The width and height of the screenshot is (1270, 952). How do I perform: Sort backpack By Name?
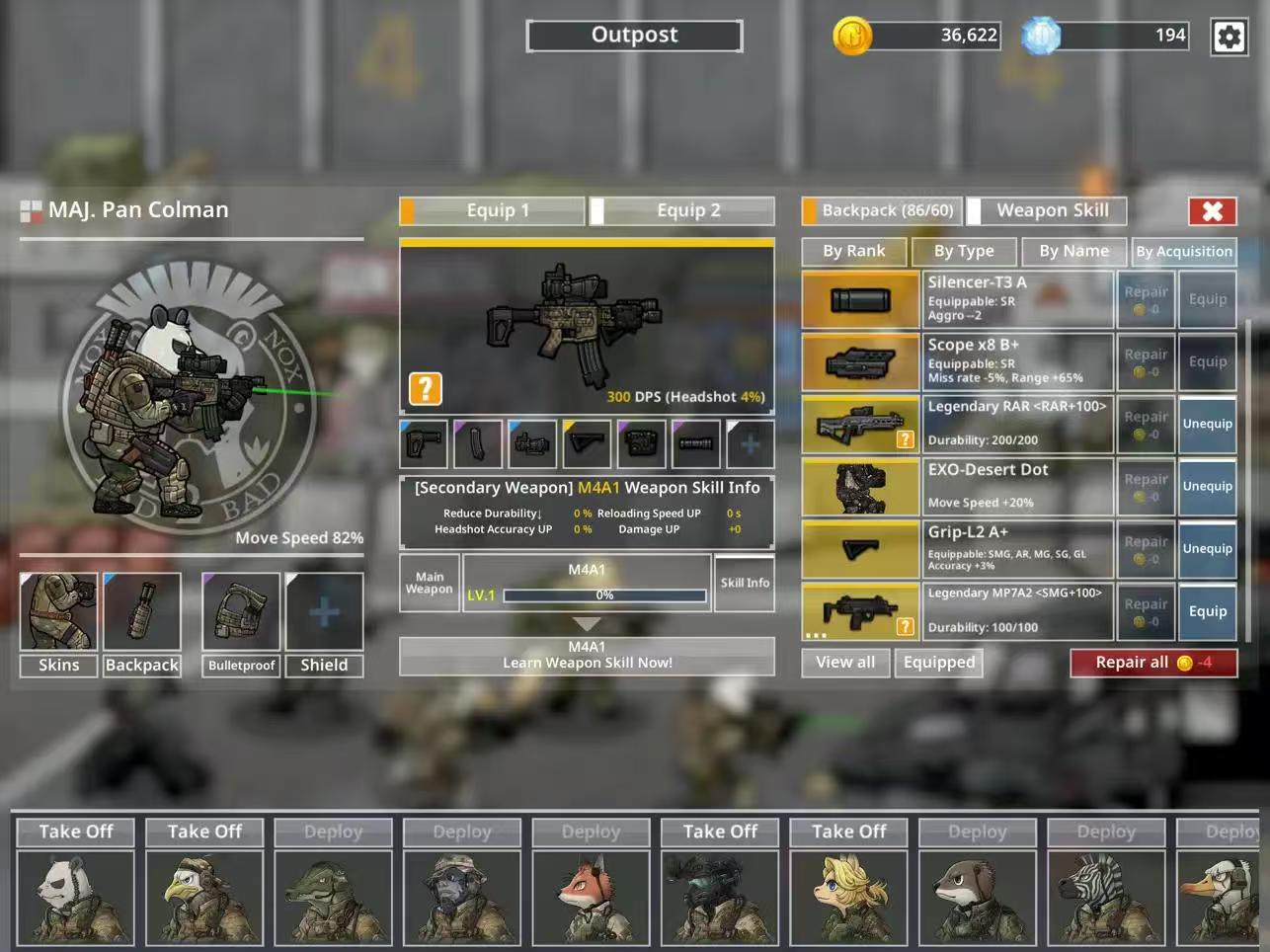click(x=1073, y=251)
